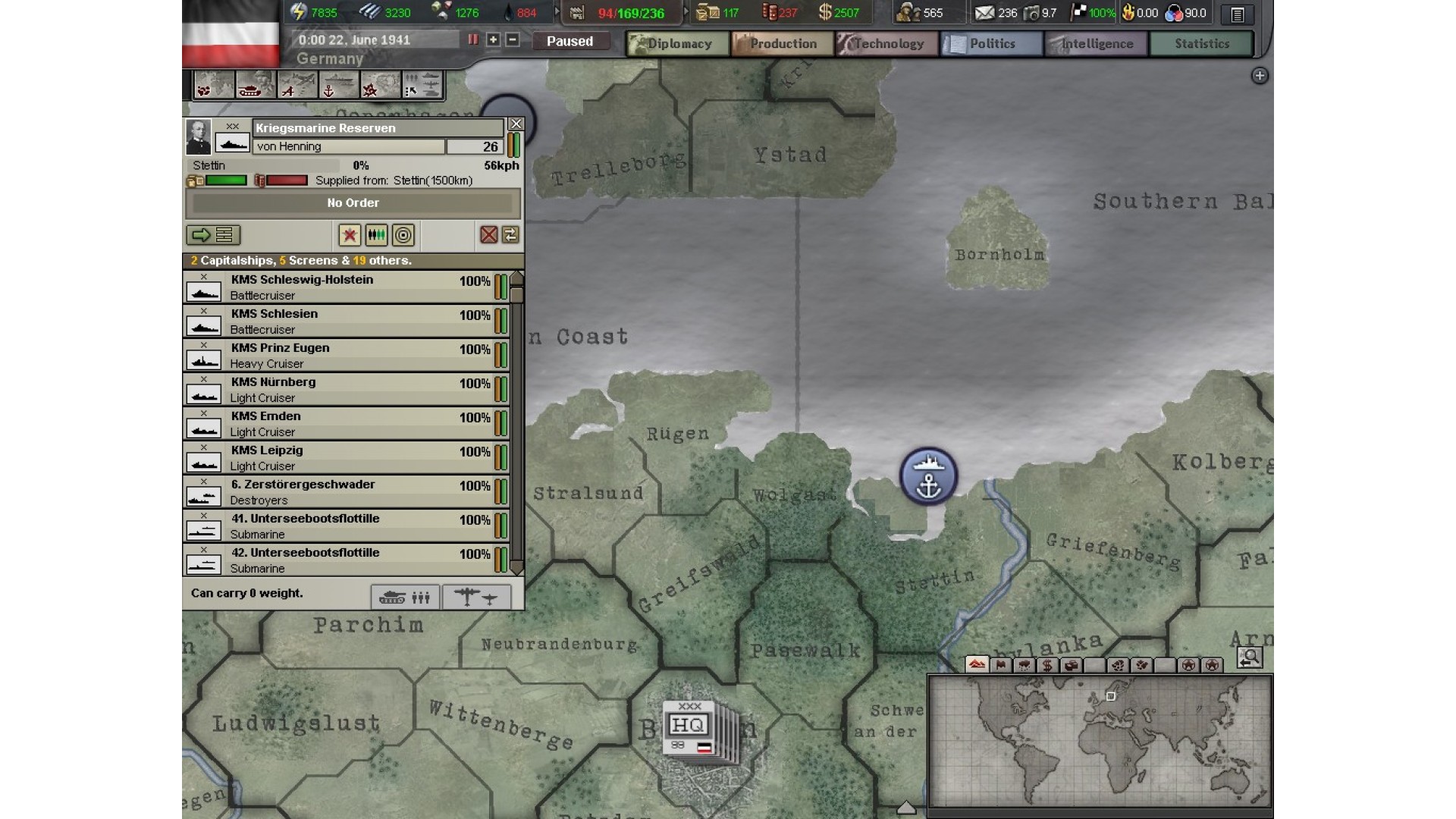Toggle the red pause button
The height and width of the screenshot is (819, 1456).
coord(473,39)
